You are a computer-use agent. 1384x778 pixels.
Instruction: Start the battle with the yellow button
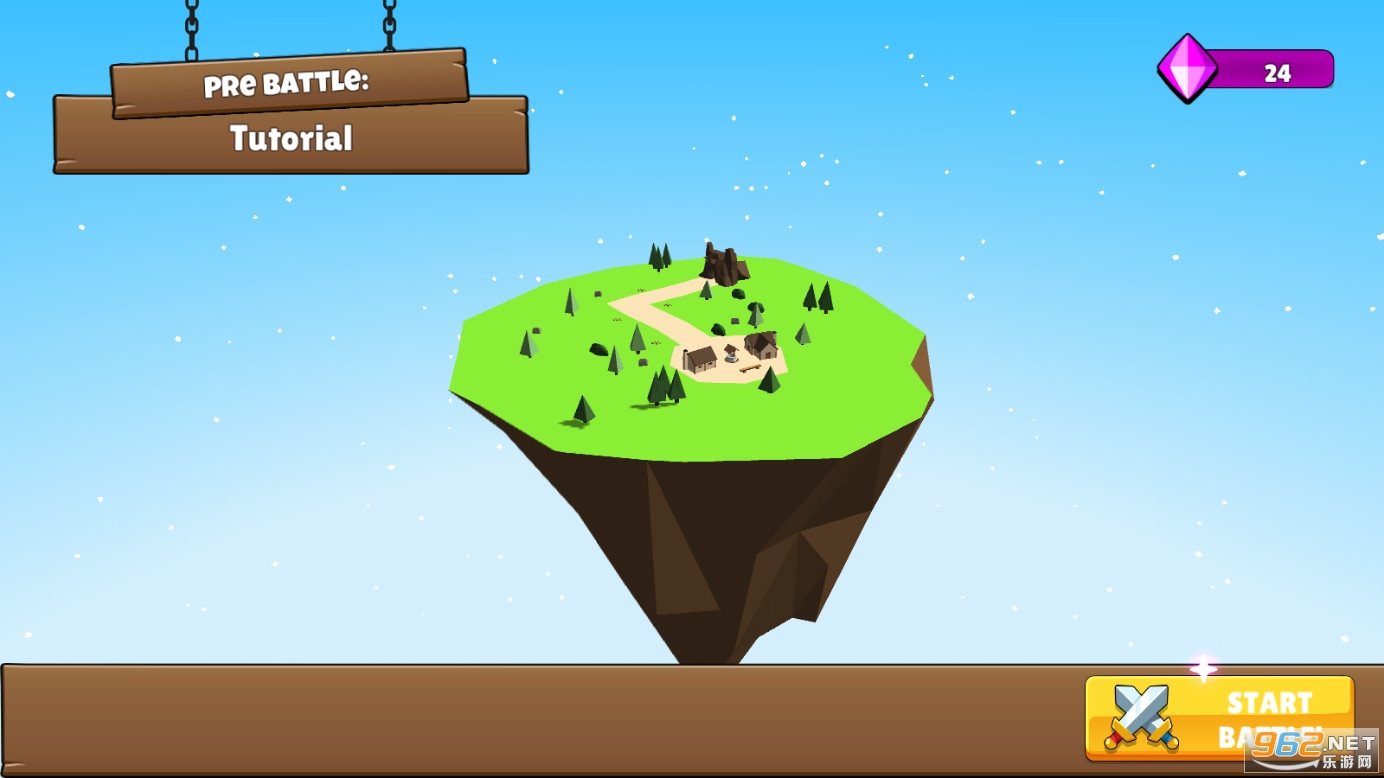click(1219, 717)
